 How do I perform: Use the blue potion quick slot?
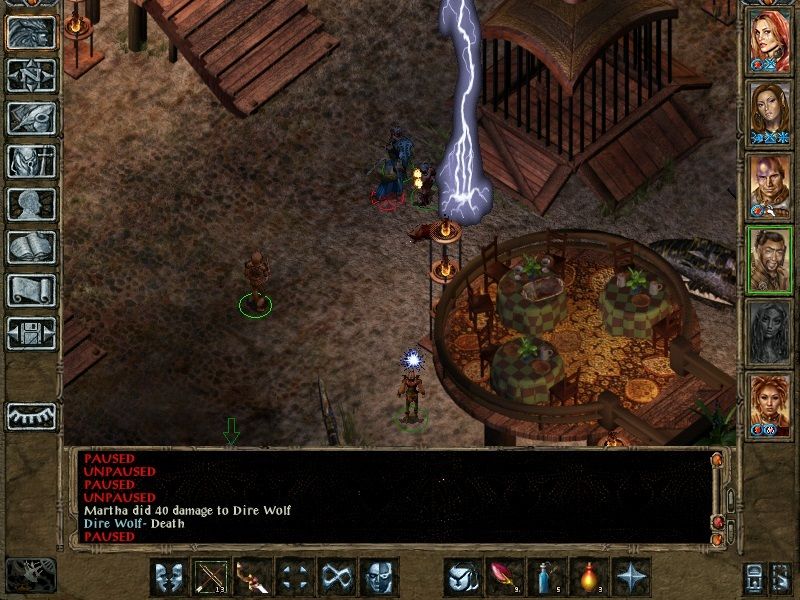(547, 577)
